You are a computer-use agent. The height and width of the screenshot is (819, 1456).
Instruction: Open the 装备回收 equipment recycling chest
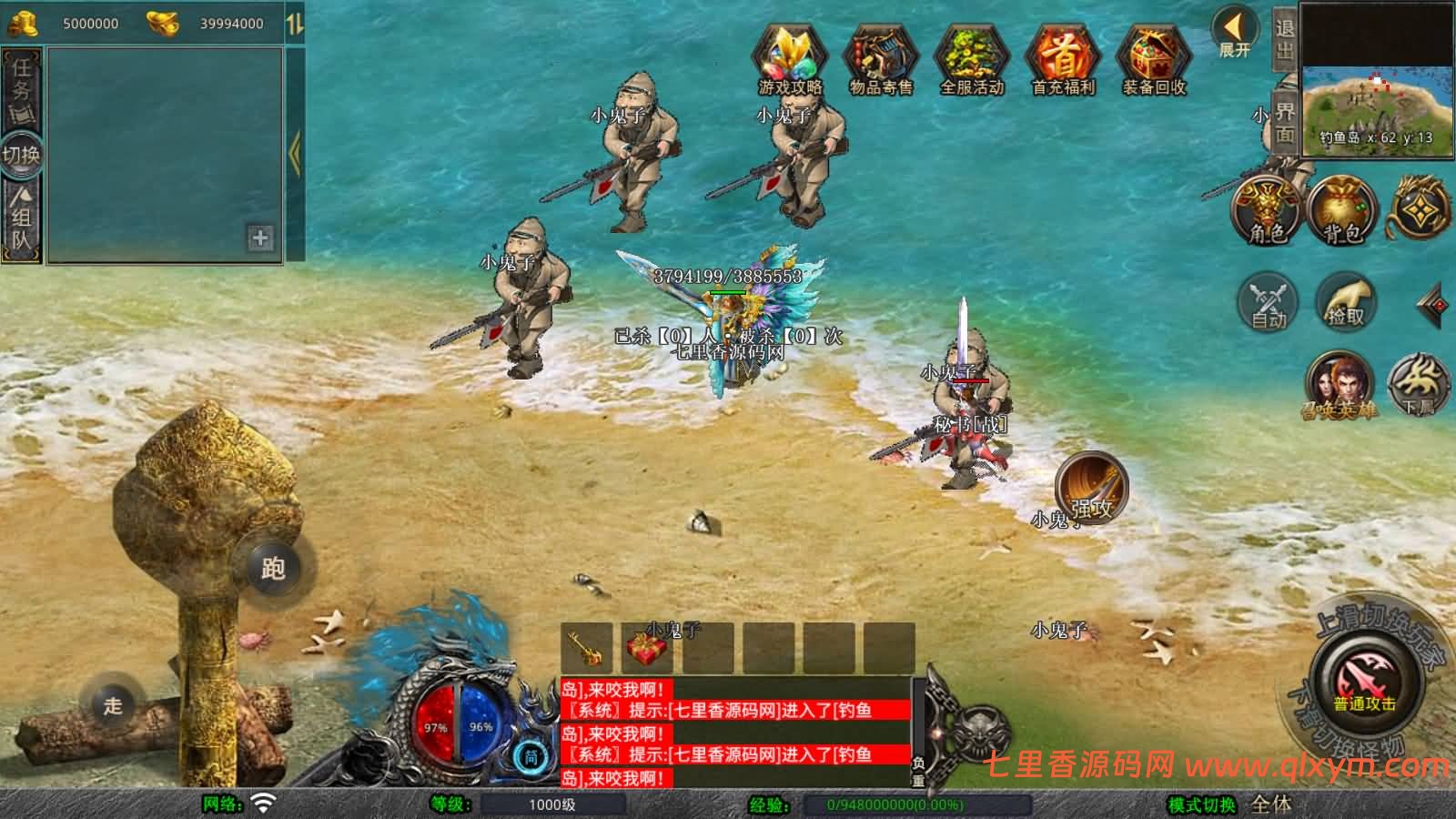[x=1154, y=60]
